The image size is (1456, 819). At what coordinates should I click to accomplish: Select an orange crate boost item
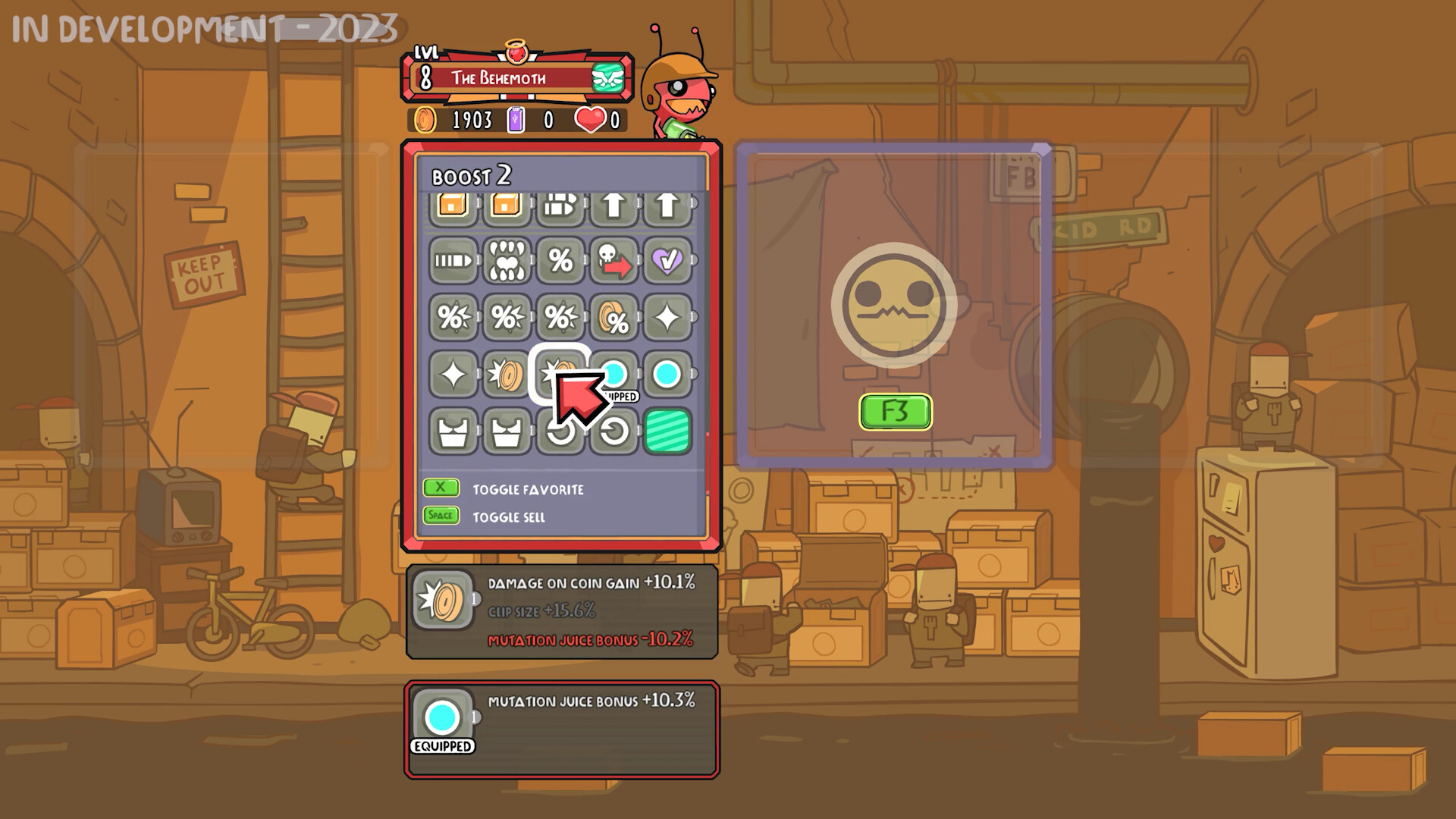[x=453, y=205]
